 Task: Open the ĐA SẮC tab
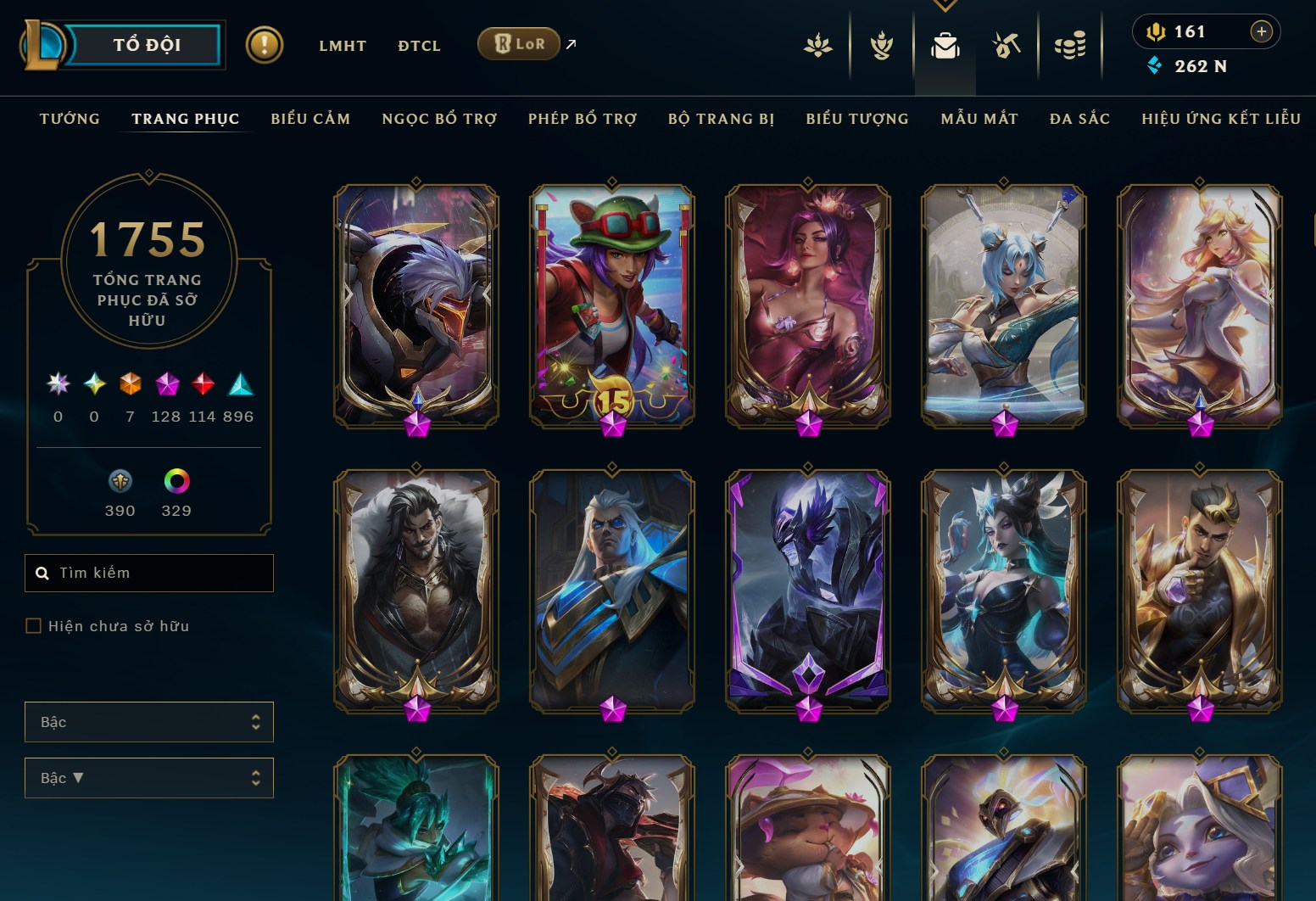click(1078, 119)
